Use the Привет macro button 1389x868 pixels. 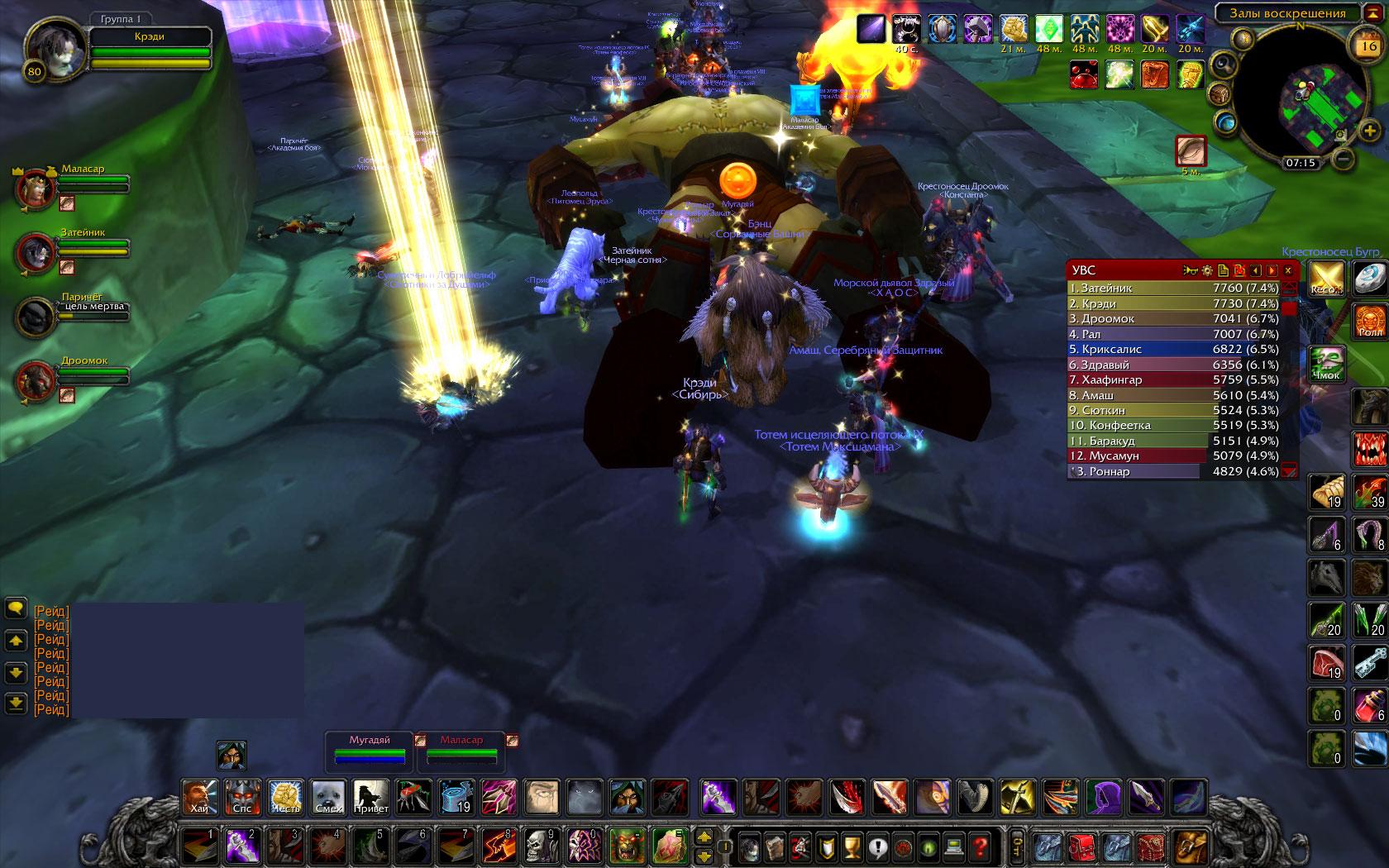pos(371,797)
